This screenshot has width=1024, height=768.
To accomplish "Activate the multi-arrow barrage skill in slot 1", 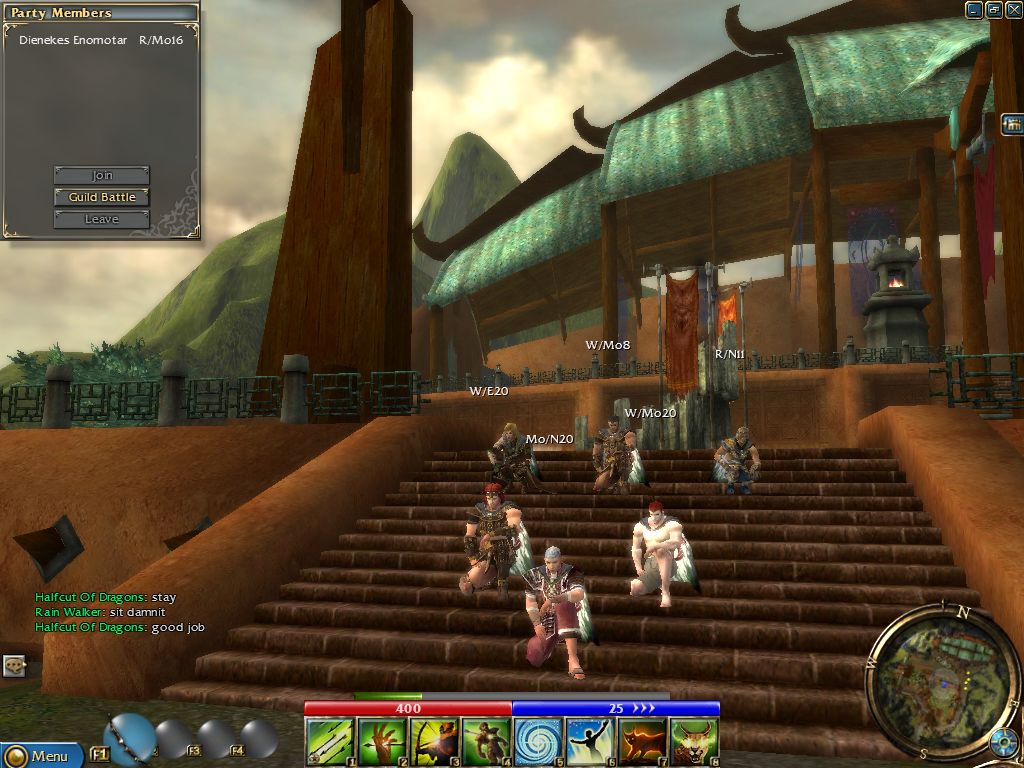I will point(330,743).
